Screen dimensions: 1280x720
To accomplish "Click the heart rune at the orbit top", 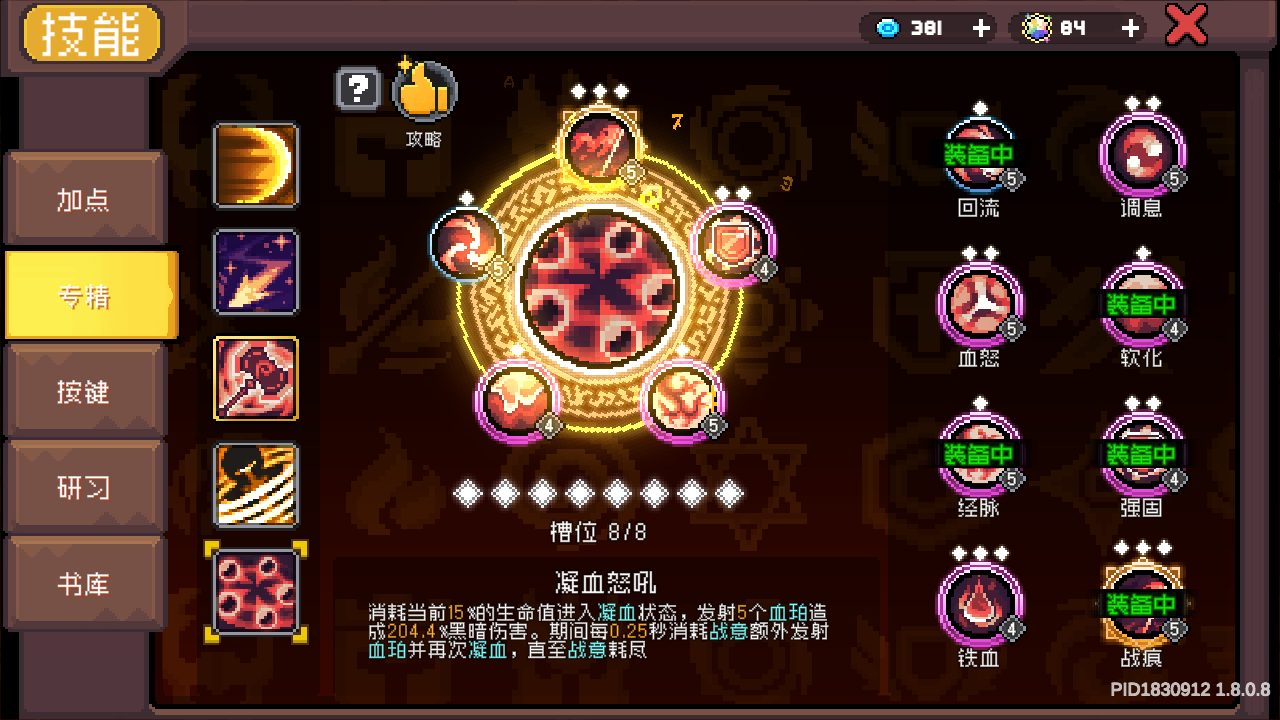I will 601,147.
